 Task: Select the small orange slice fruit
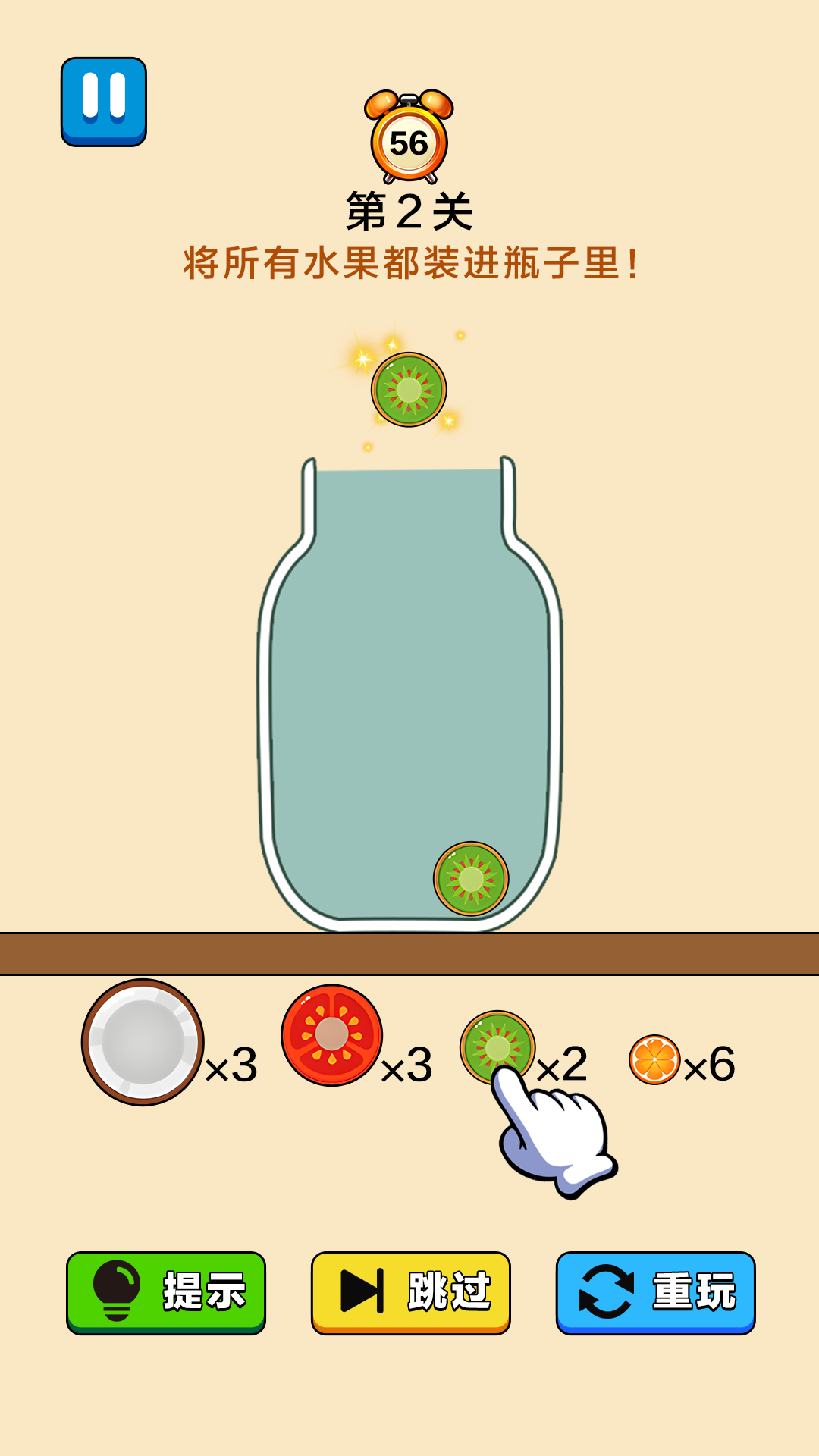(654, 1059)
